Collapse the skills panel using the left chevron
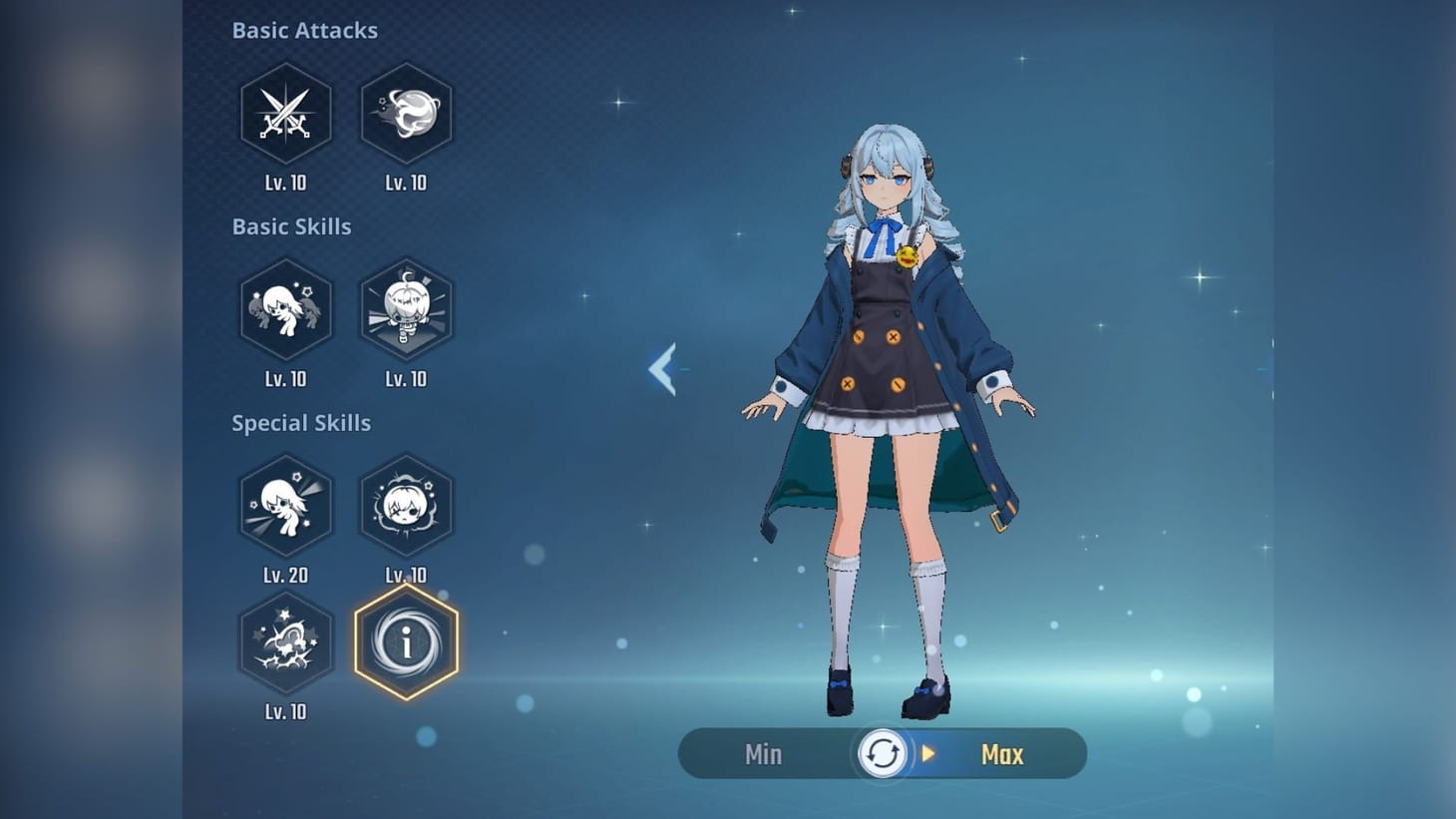The width and height of the screenshot is (1456, 819). click(663, 369)
